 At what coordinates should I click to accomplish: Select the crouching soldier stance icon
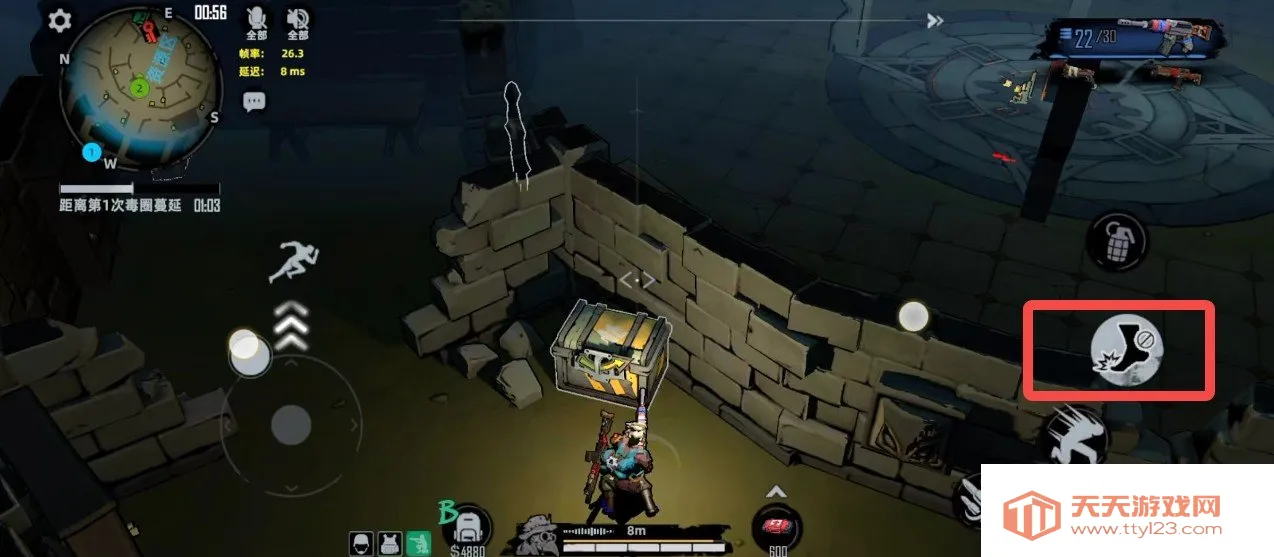point(422,543)
